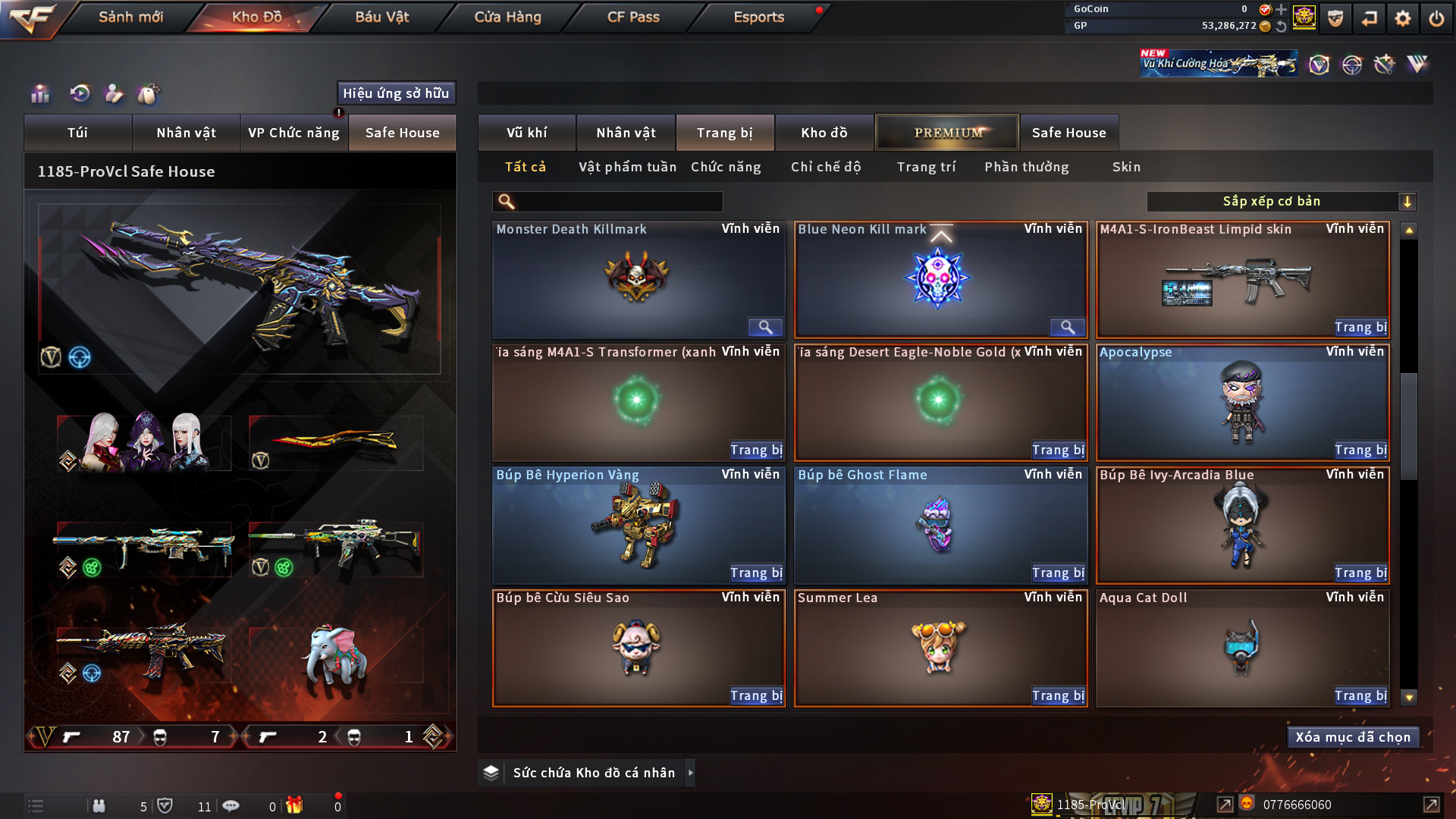Click Xóa mục đã chọn button

1353,737
